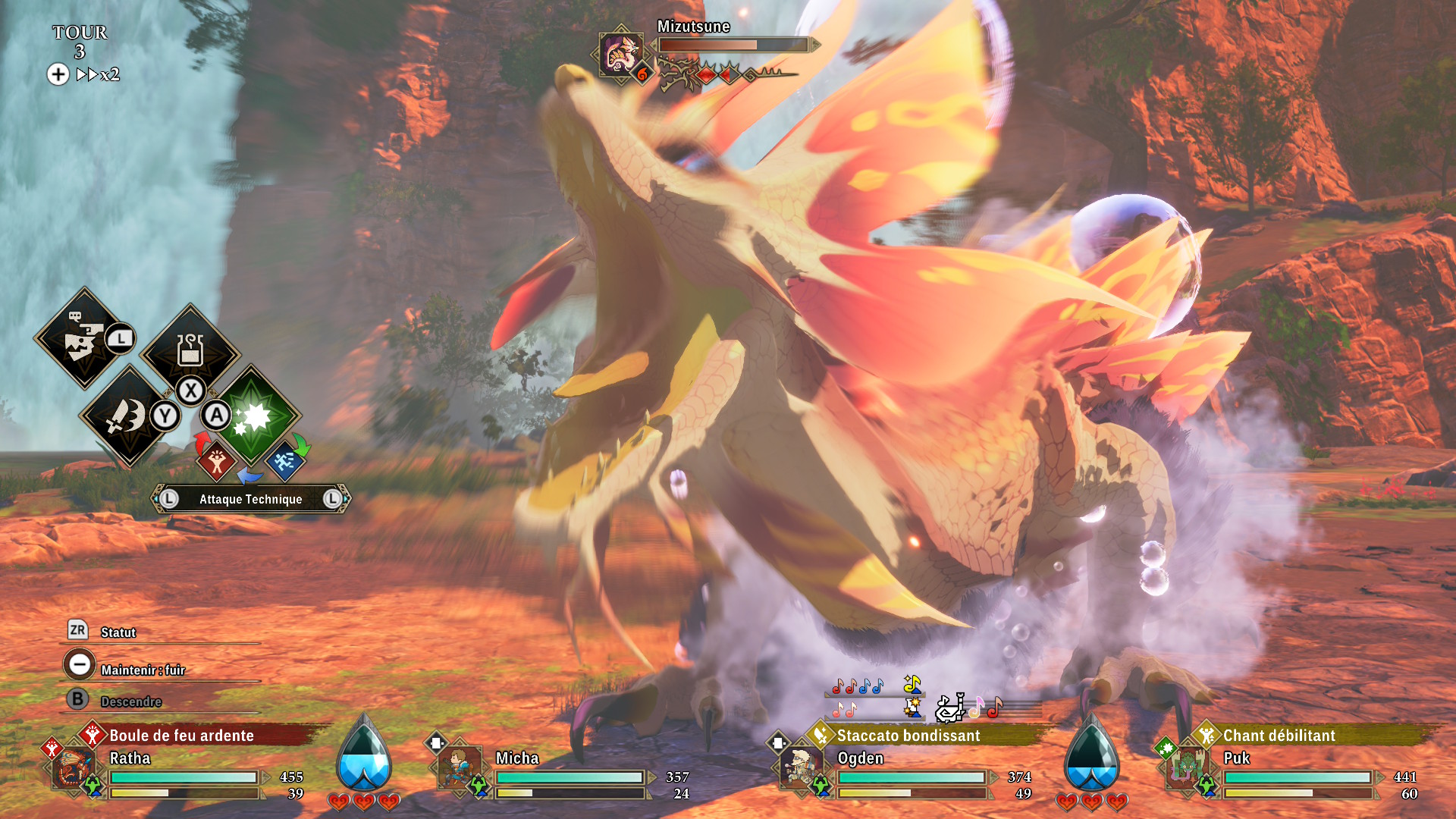Choose Maintenir : fuir to flee
The height and width of the screenshot is (819, 1456).
143,670
